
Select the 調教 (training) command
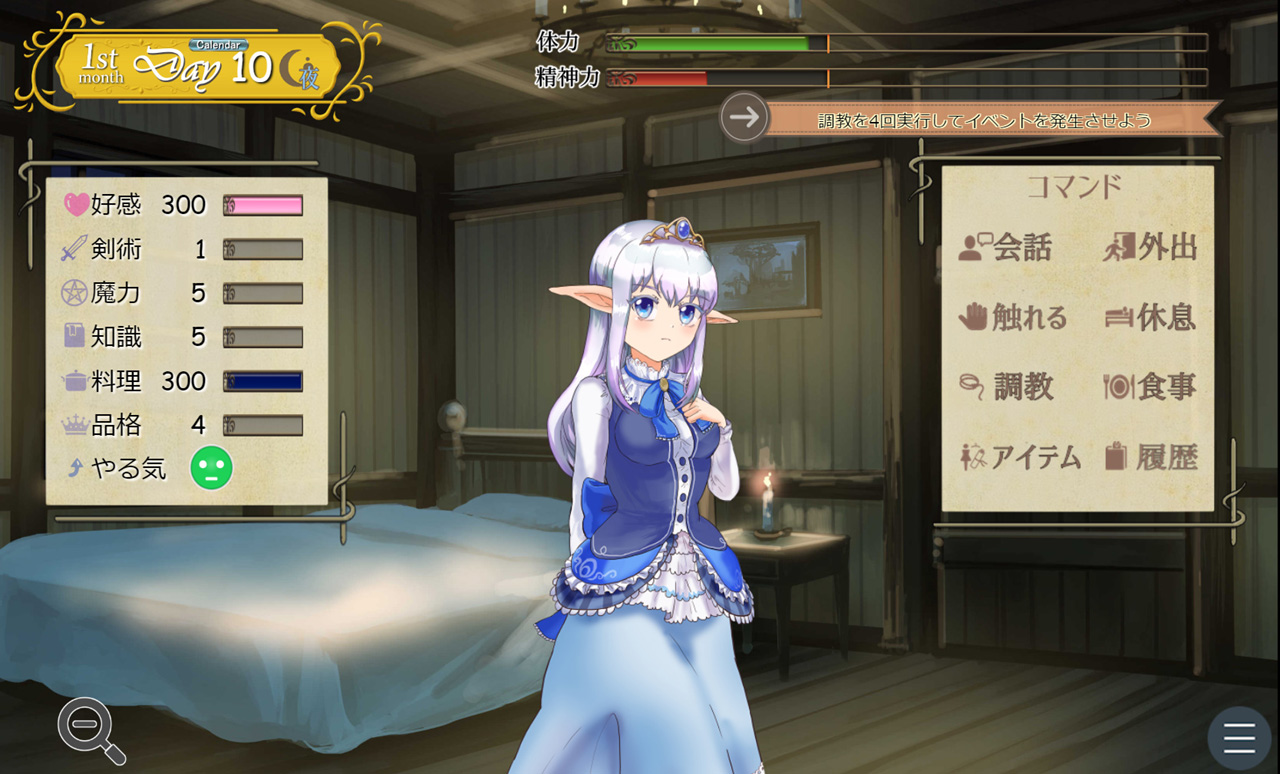click(x=1006, y=386)
